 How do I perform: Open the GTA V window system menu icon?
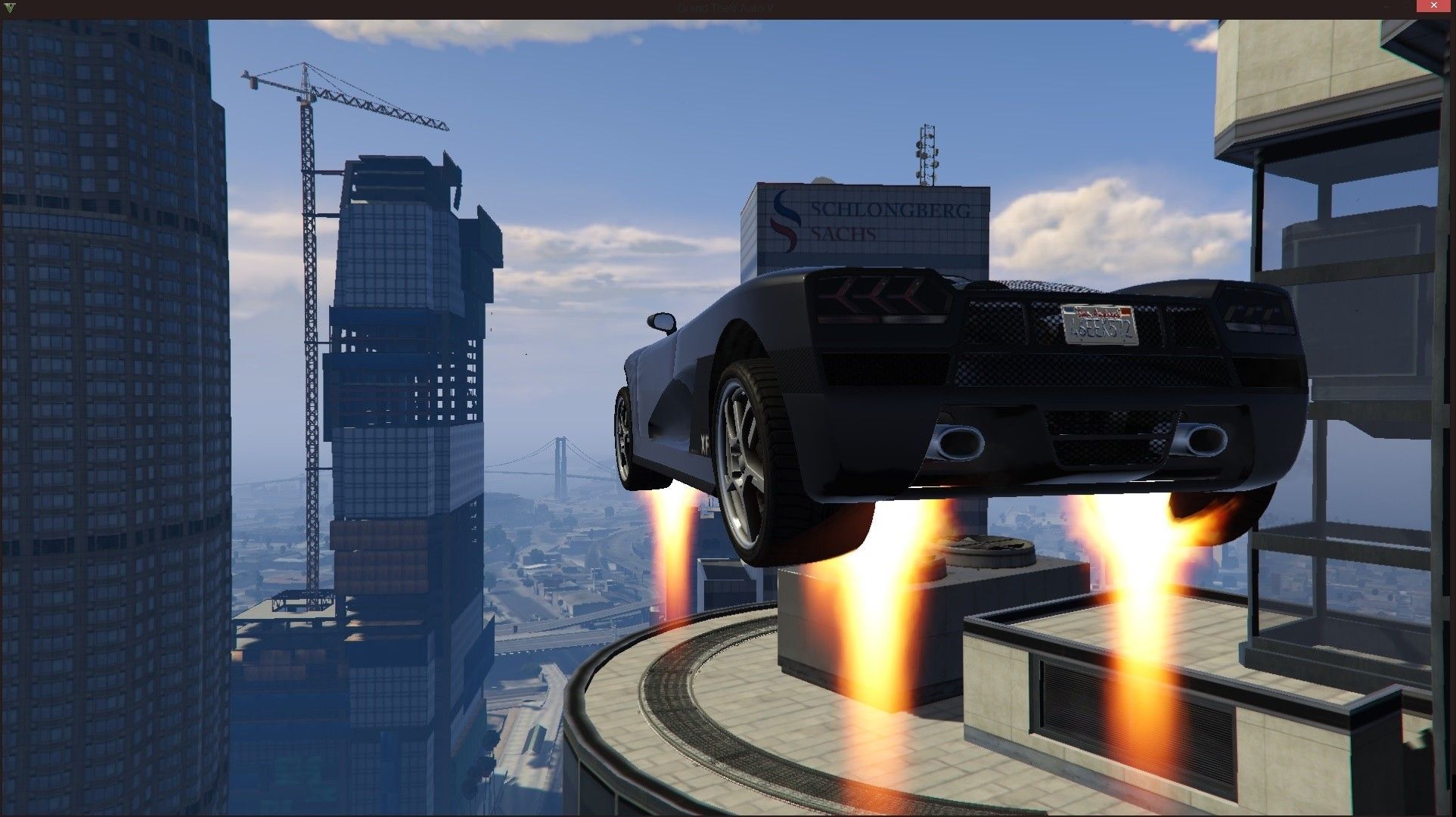(9, 8)
